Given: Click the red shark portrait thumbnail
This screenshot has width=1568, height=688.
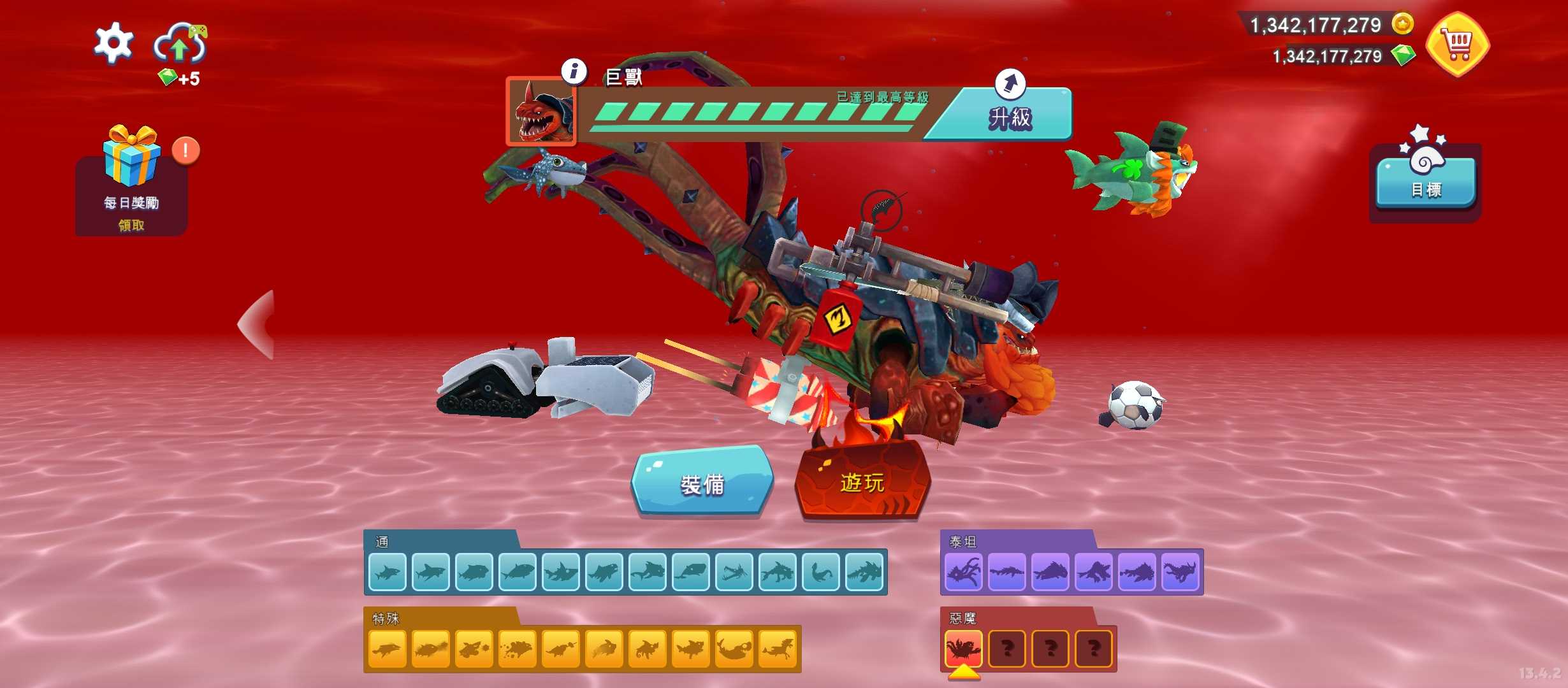Looking at the screenshot, I should pyautogui.click(x=542, y=113).
